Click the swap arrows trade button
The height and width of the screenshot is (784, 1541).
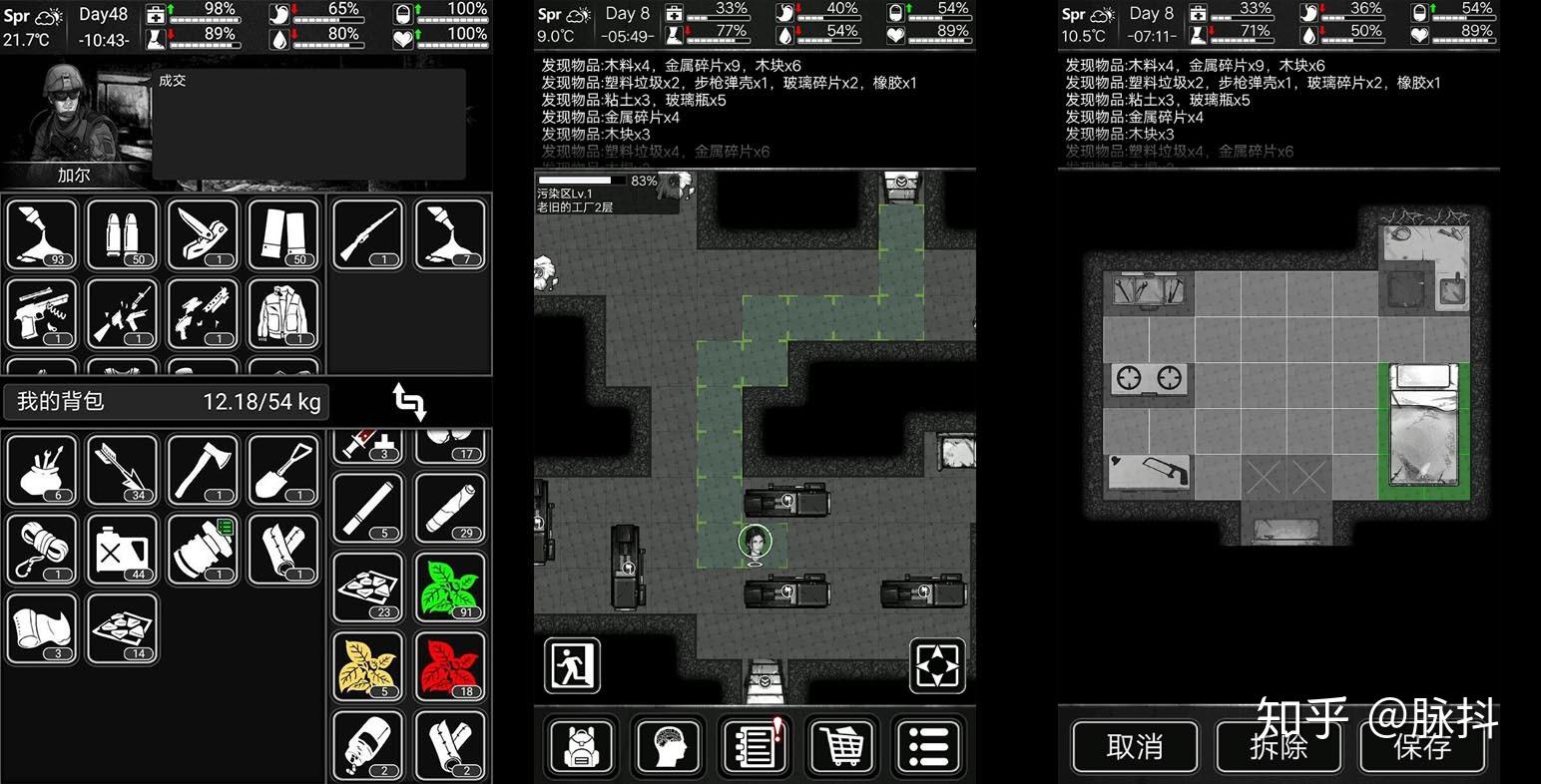click(x=410, y=401)
